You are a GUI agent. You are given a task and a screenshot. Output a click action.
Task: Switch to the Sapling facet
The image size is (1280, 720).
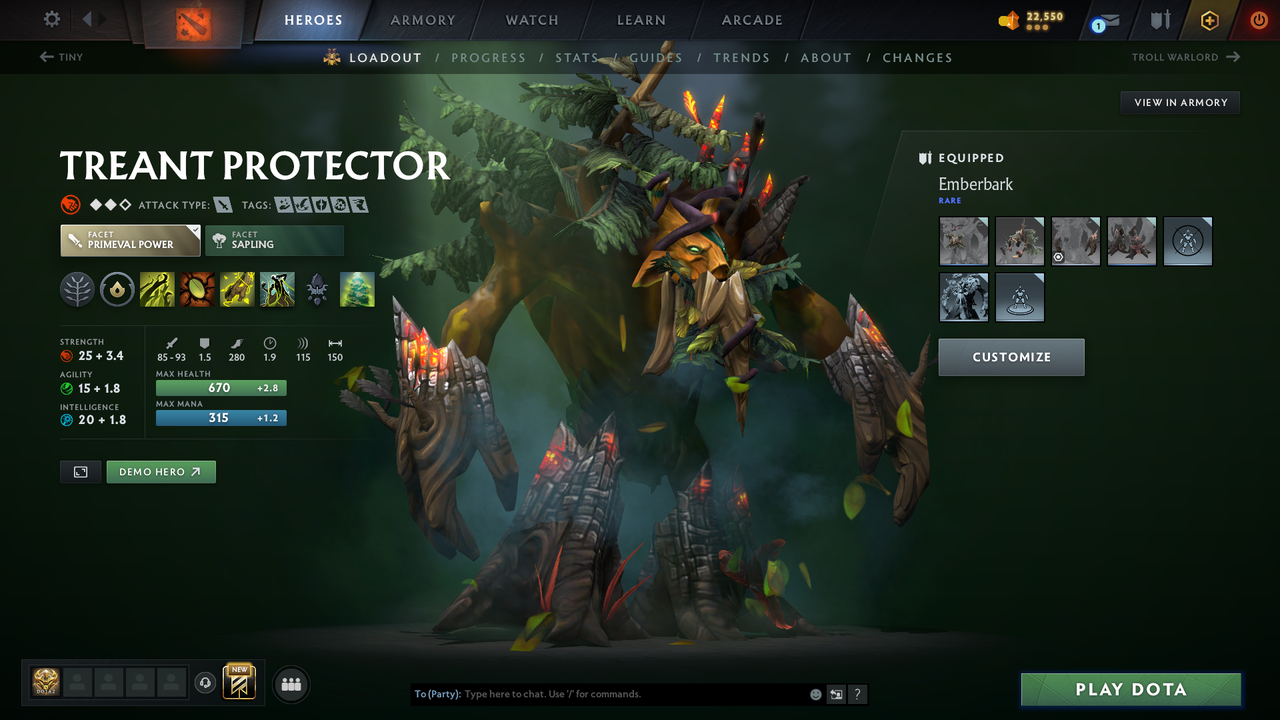[x=274, y=240]
